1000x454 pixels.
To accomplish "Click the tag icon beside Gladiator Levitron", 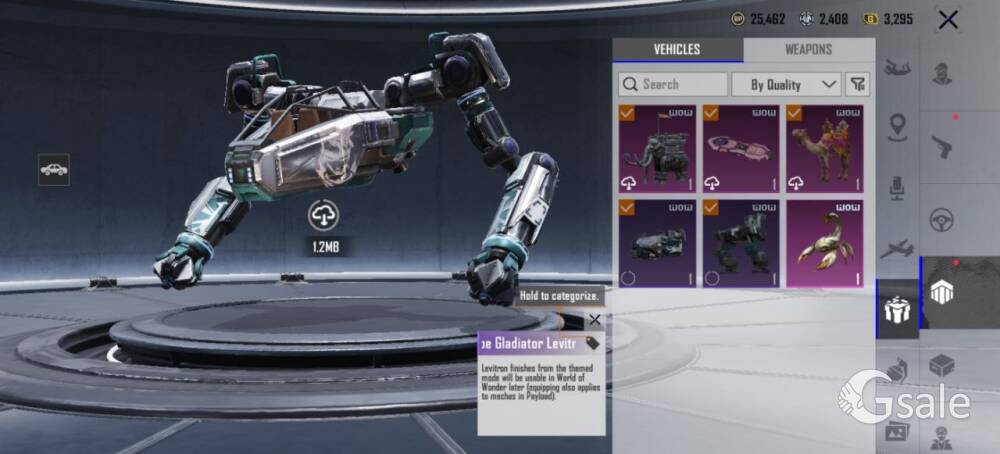I will pos(592,344).
